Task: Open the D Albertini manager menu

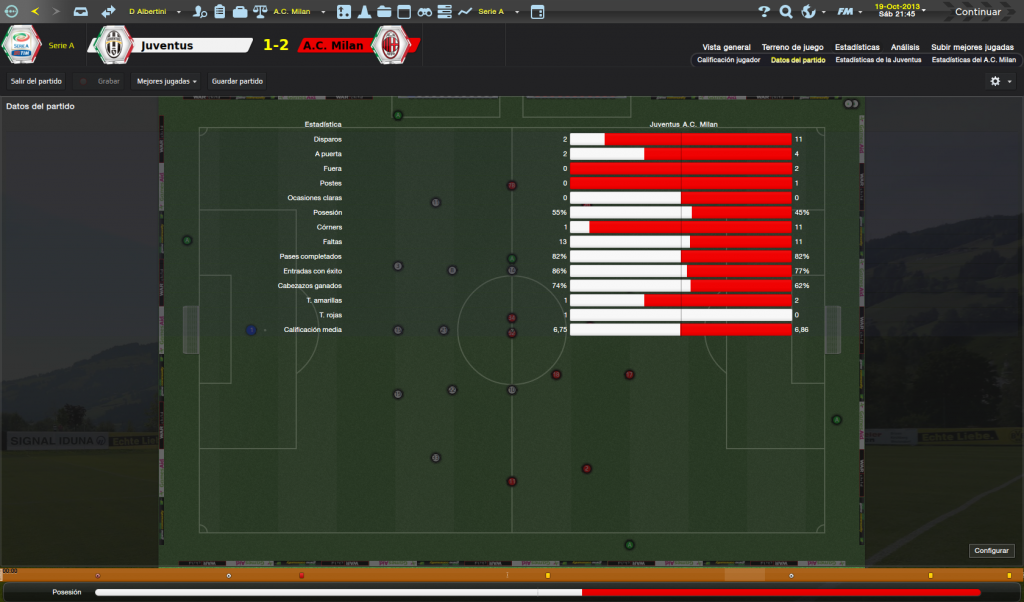Action: tap(154, 12)
